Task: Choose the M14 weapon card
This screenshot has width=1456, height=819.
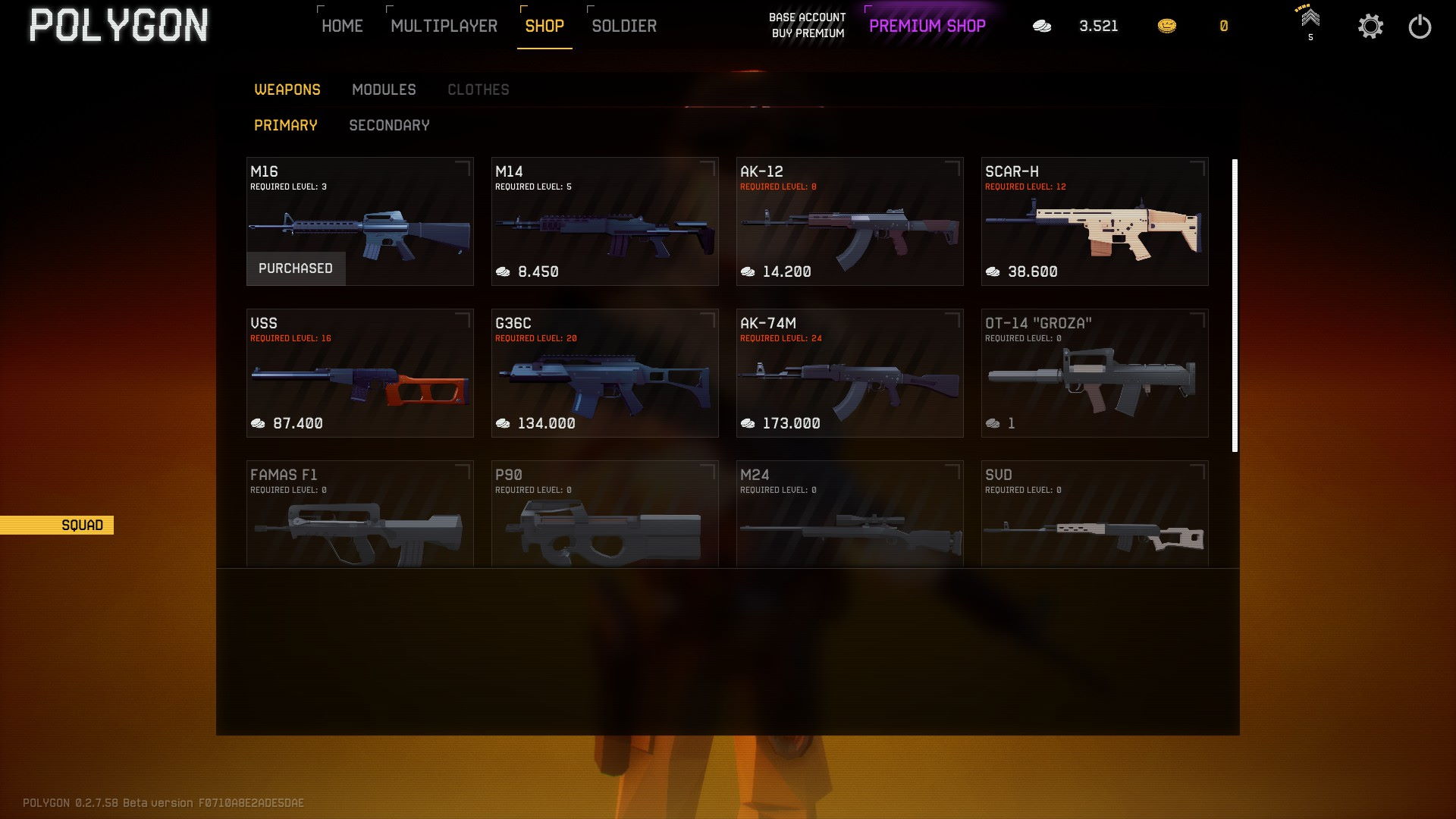Action: click(x=604, y=221)
